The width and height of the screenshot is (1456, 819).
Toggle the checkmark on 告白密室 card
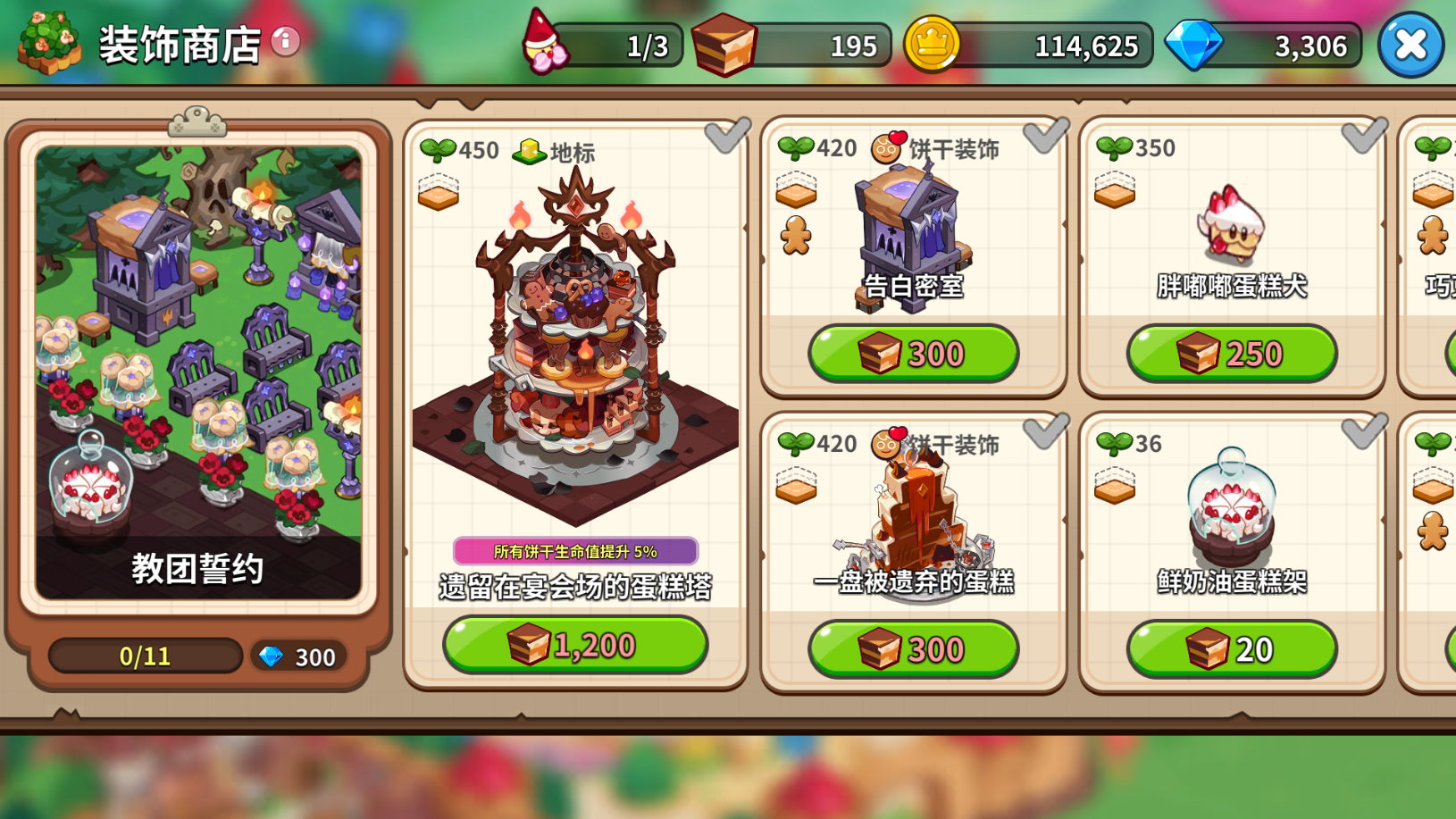click(x=1045, y=134)
